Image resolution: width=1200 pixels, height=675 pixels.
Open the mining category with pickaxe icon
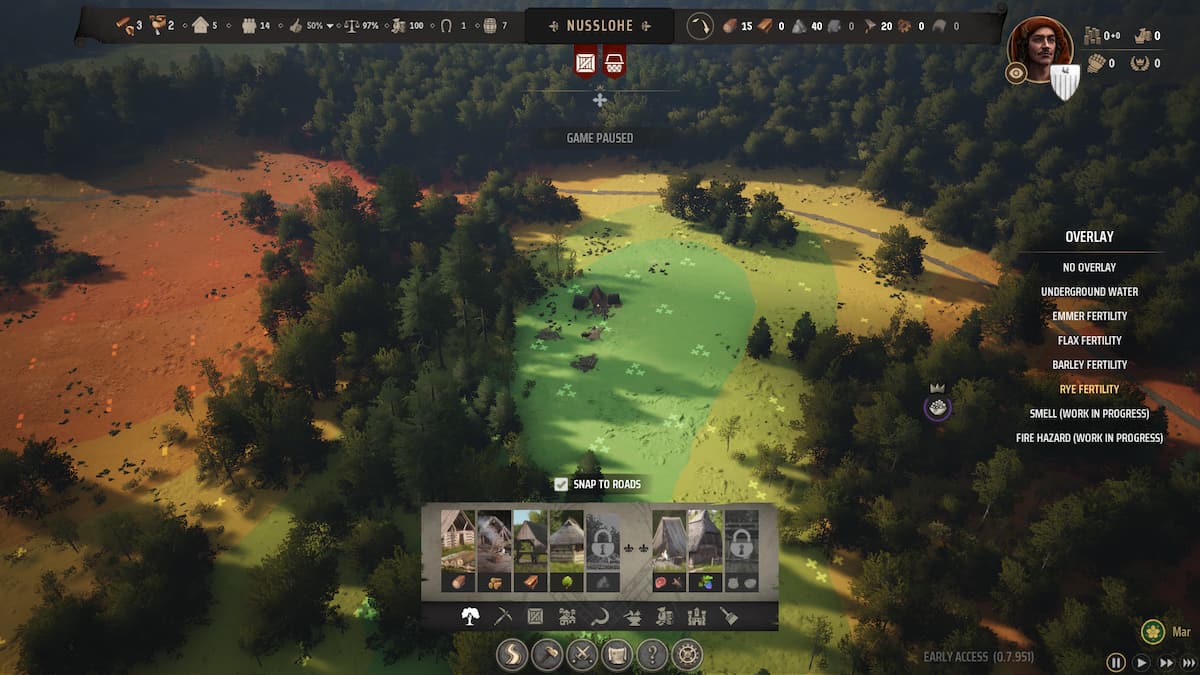503,617
